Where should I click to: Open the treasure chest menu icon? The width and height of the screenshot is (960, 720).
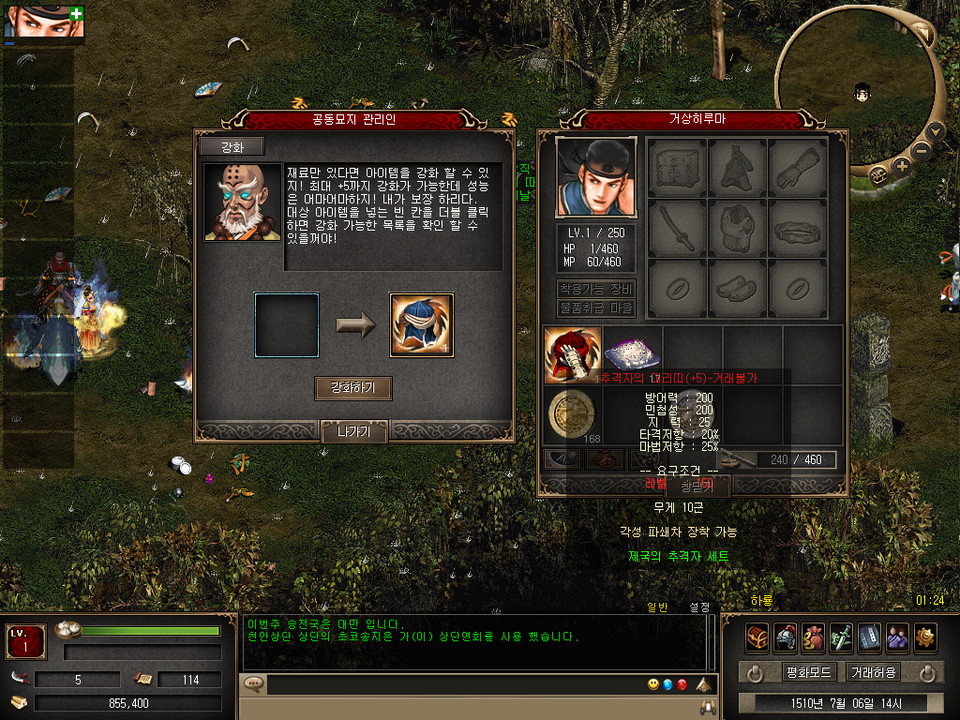click(758, 637)
